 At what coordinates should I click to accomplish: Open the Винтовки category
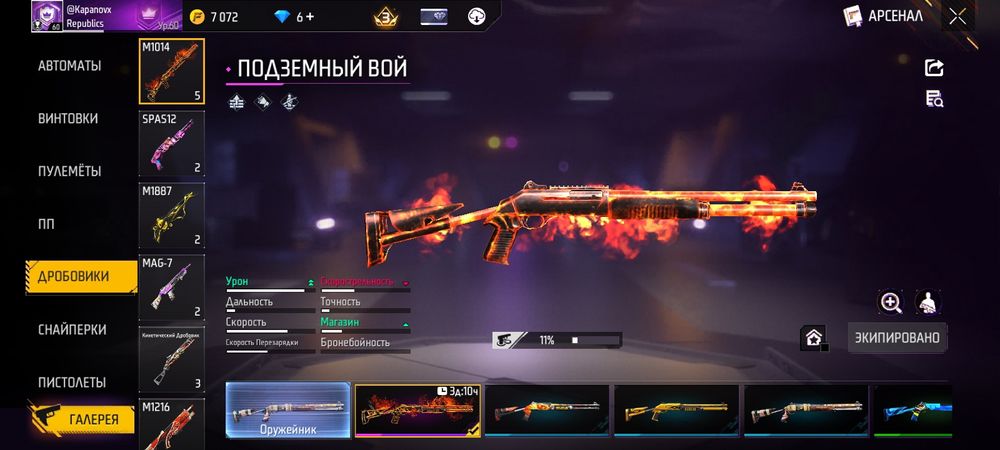68,118
